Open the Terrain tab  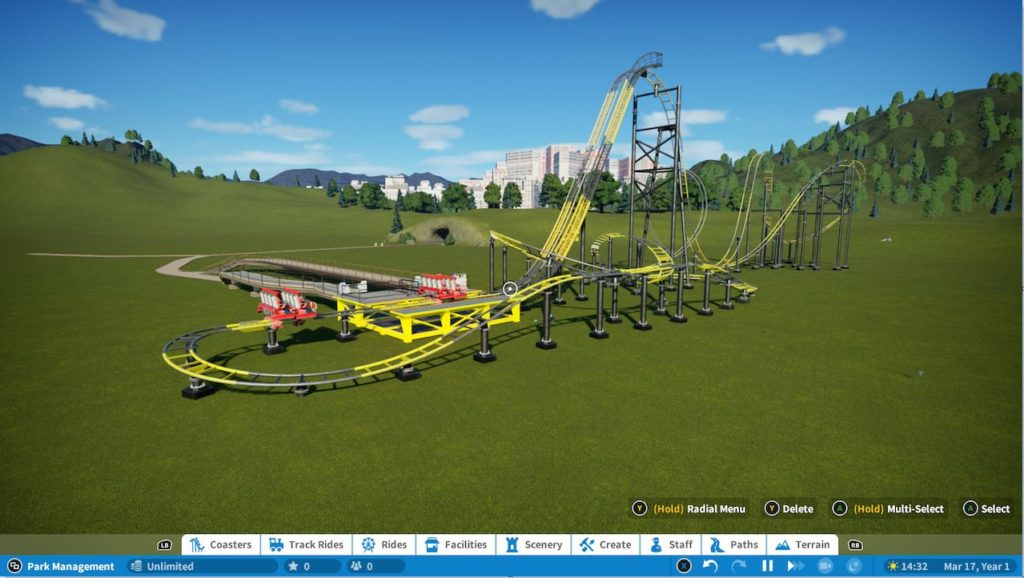coord(802,545)
